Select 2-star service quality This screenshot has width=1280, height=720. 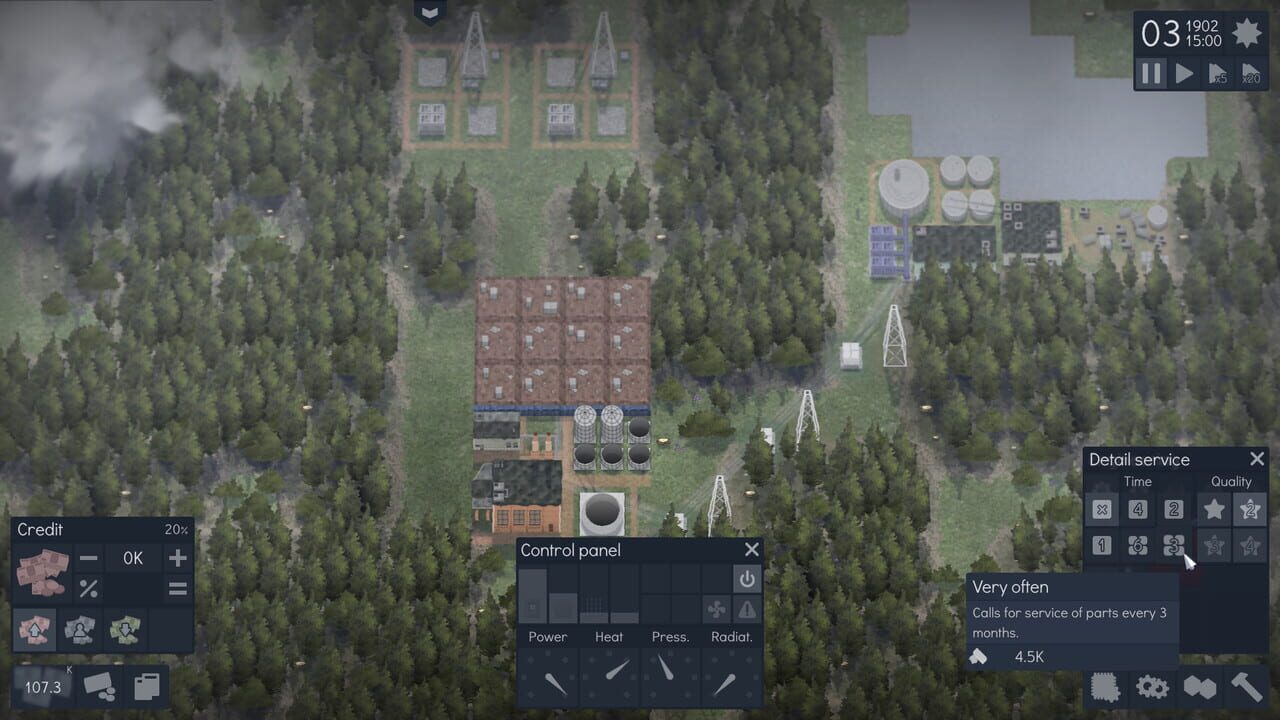click(1247, 510)
